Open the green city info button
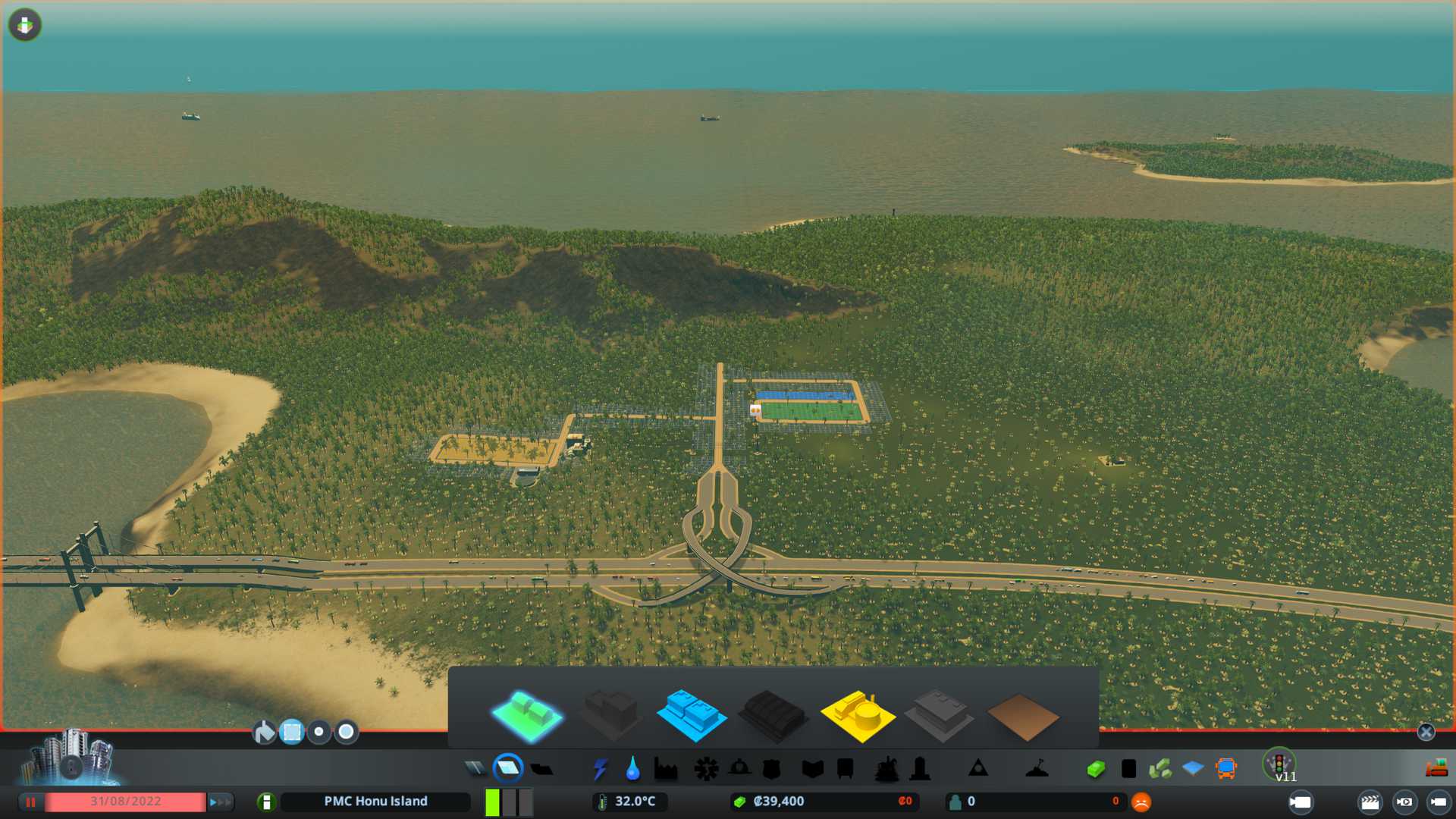1456x819 pixels. pos(266,802)
